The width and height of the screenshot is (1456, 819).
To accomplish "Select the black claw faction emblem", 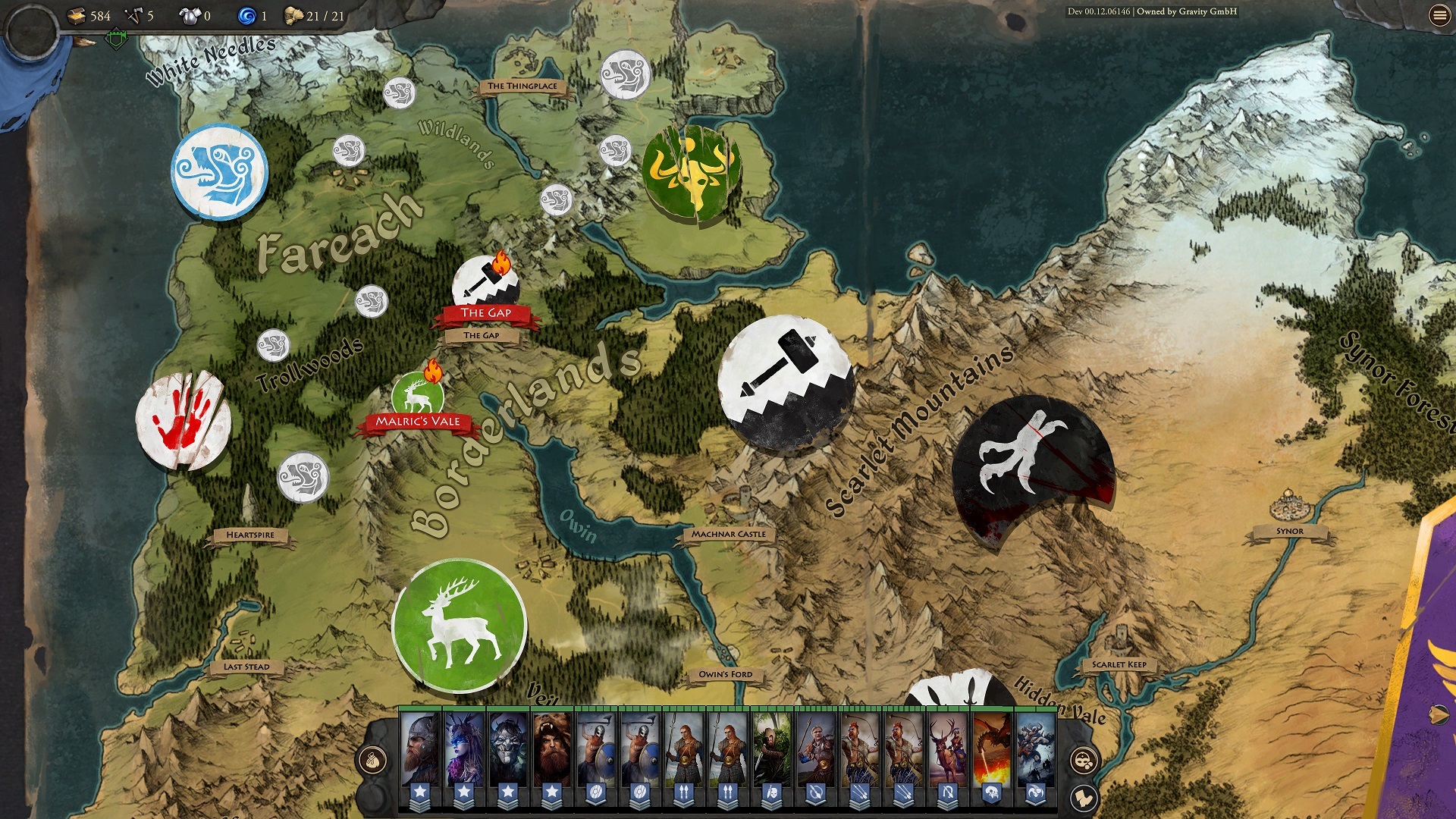I will (x=1031, y=464).
